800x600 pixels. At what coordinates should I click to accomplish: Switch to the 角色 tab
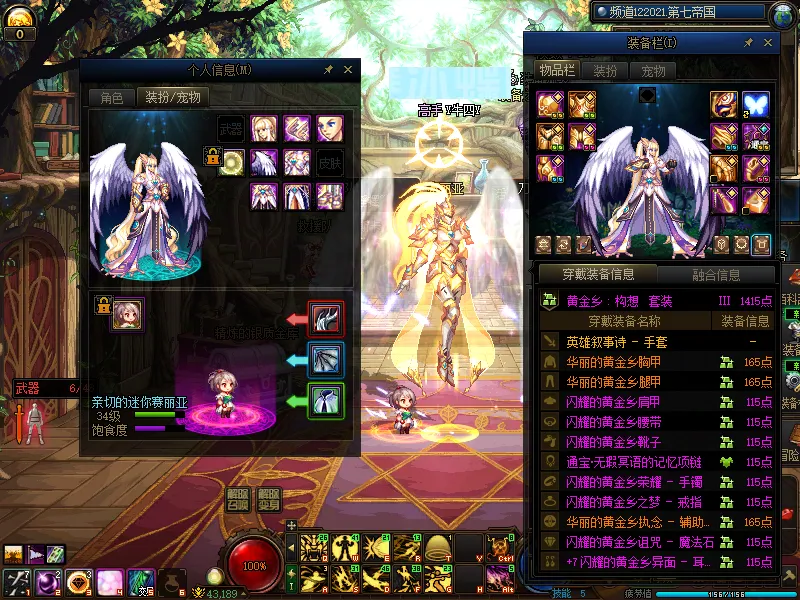pyautogui.click(x=112, y=97)
